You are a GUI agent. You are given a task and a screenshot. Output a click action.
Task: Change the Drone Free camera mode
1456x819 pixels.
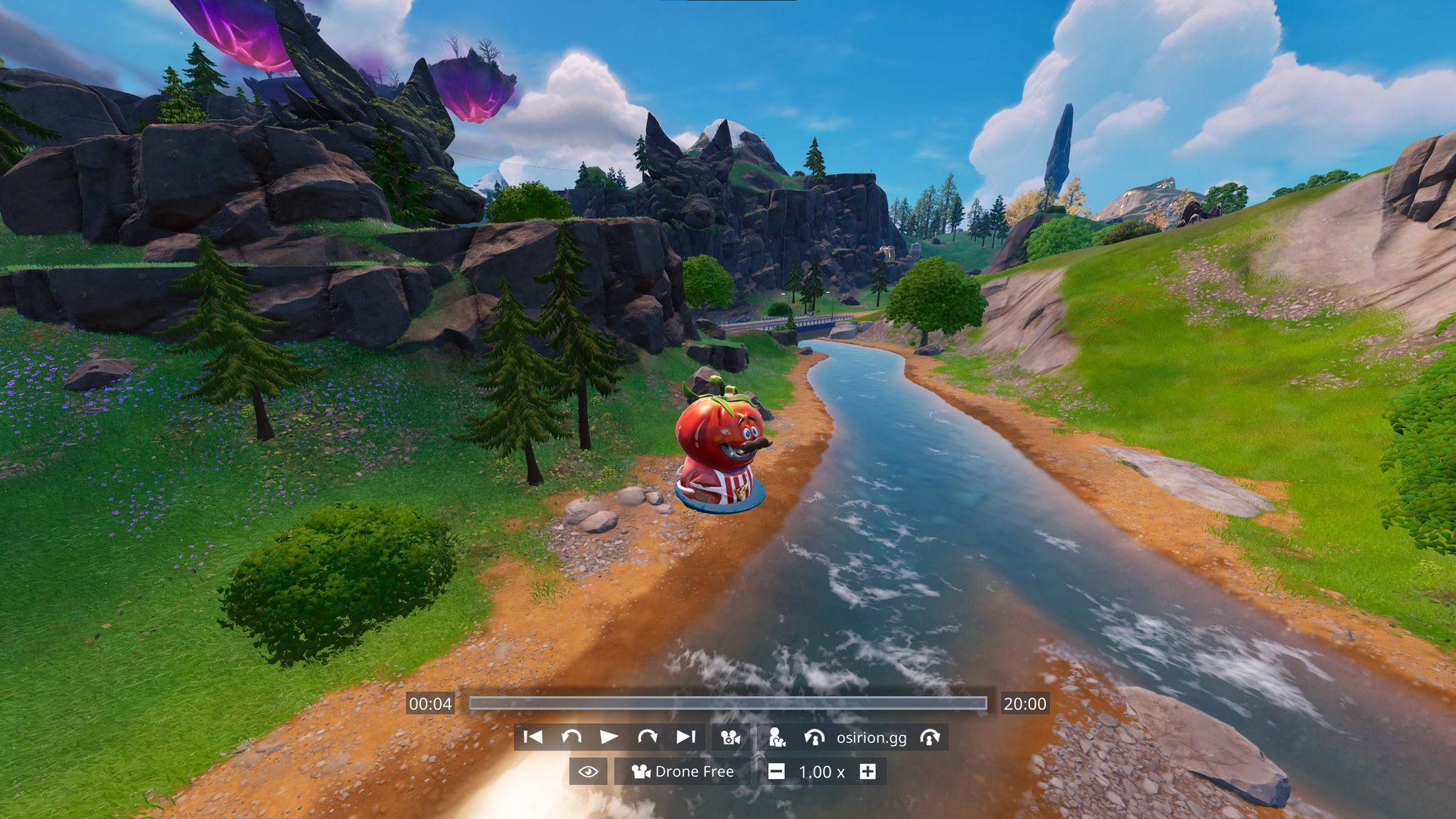[x=682, y=771]
